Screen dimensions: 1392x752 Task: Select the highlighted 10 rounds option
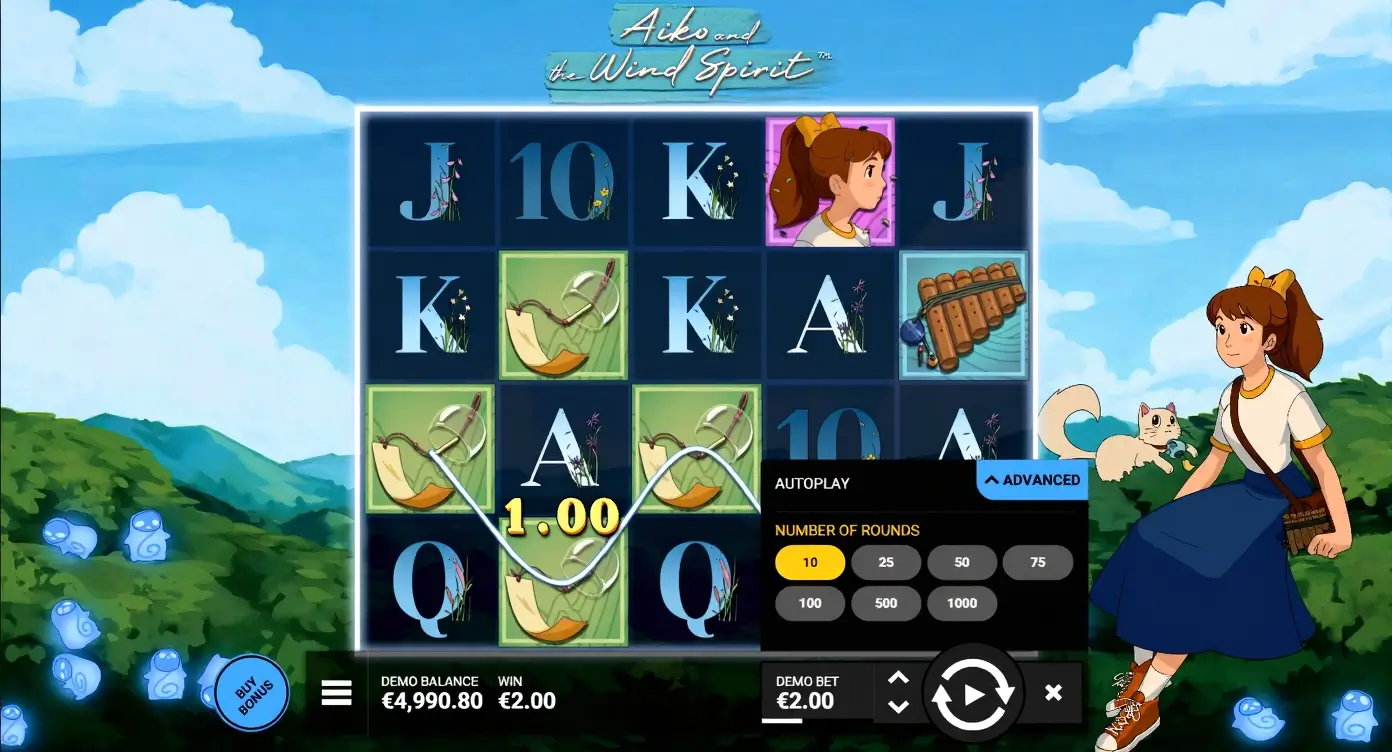(809, 562)
